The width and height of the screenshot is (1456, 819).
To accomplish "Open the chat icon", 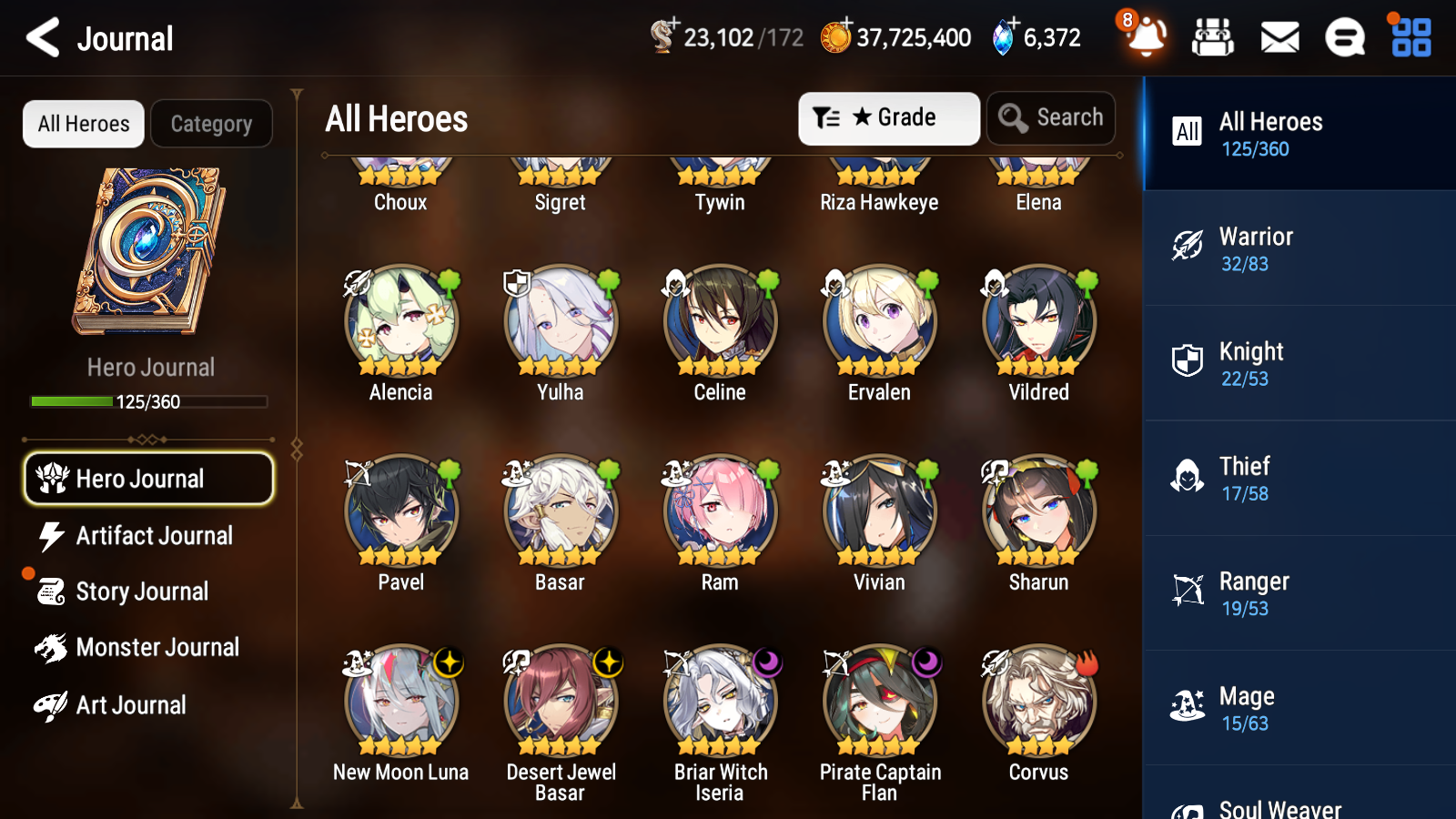I will (1344, 38).
